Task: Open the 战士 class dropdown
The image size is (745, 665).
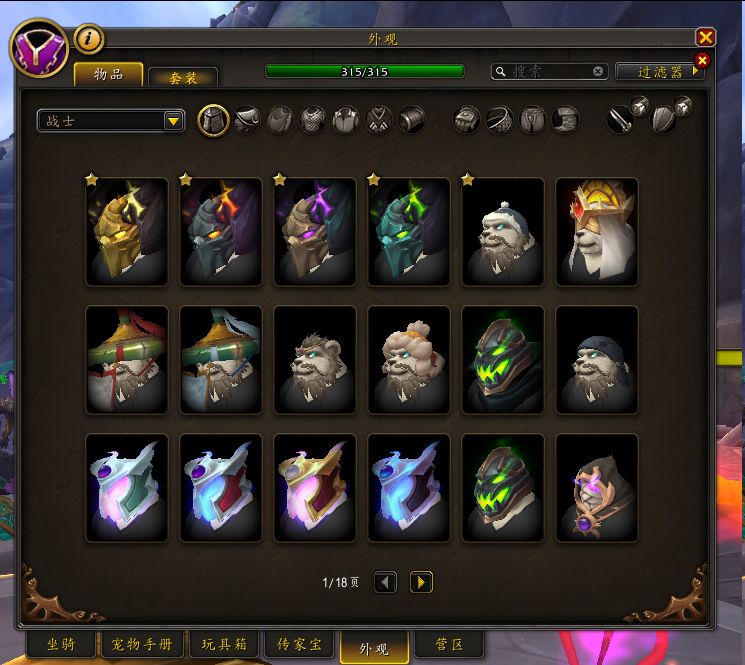Action: pyautogui.click(x=111, y=121)
